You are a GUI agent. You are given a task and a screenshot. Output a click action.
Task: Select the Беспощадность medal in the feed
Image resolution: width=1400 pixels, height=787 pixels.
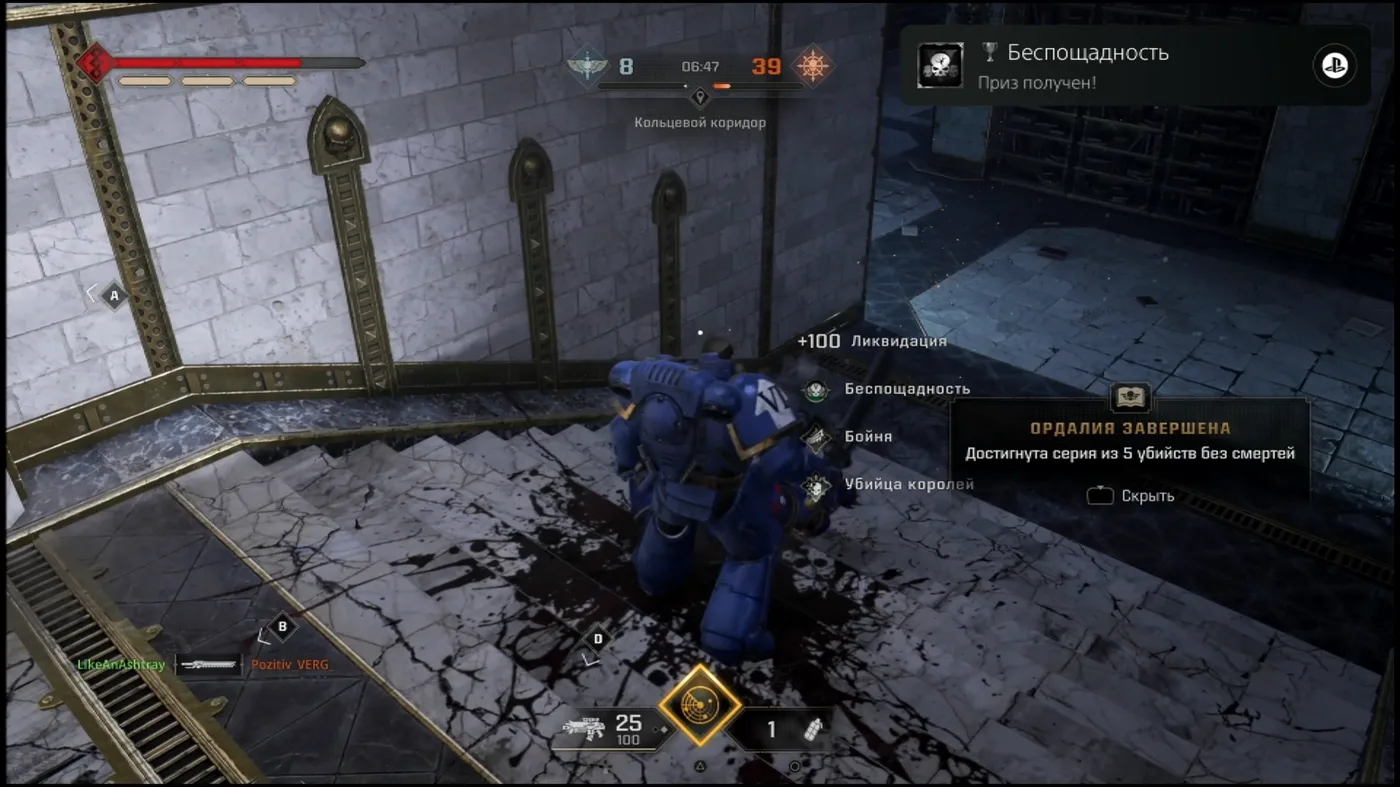coord(816,389)
